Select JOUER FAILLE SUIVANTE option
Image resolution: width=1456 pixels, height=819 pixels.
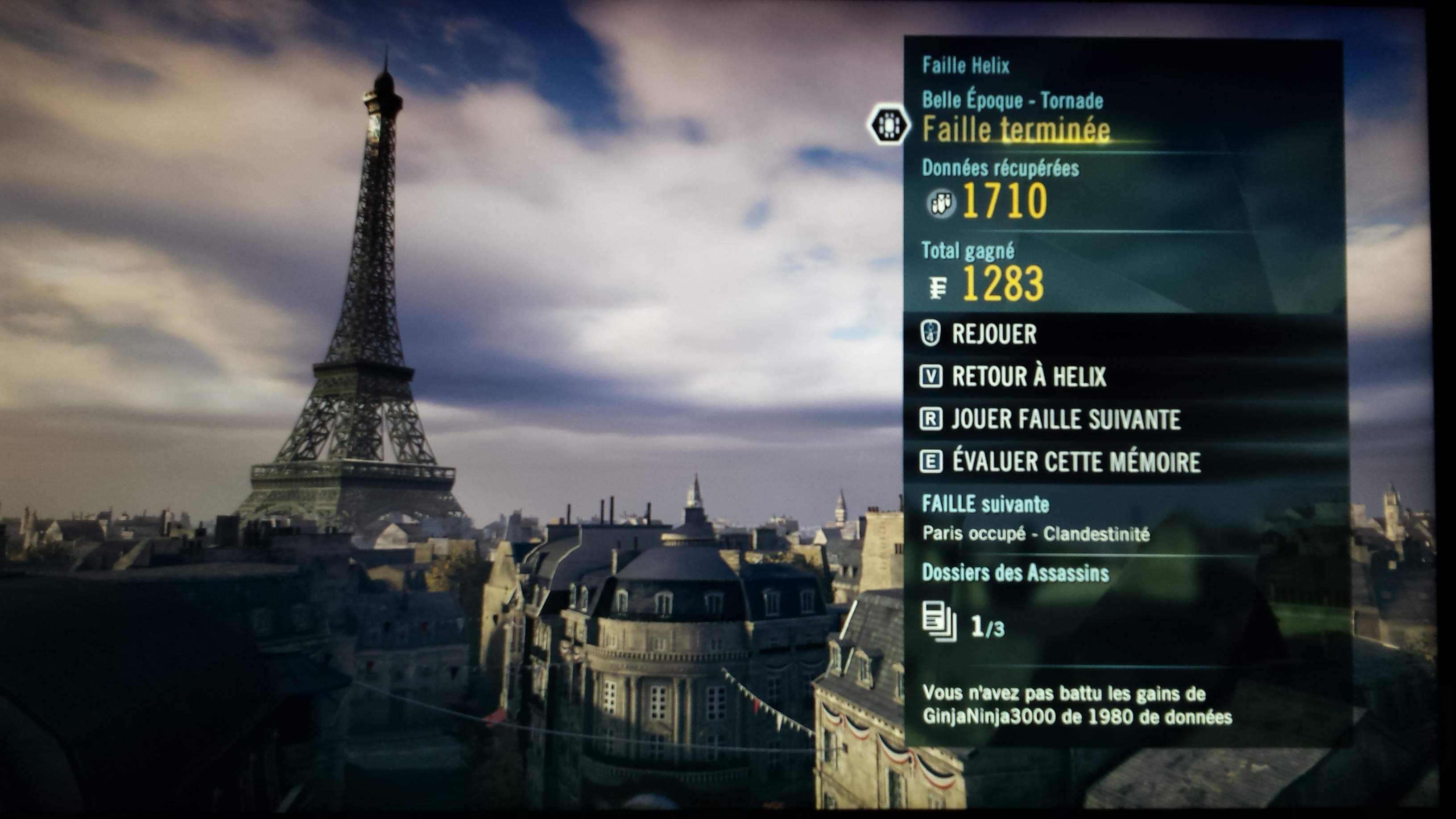coord(1065,419)
